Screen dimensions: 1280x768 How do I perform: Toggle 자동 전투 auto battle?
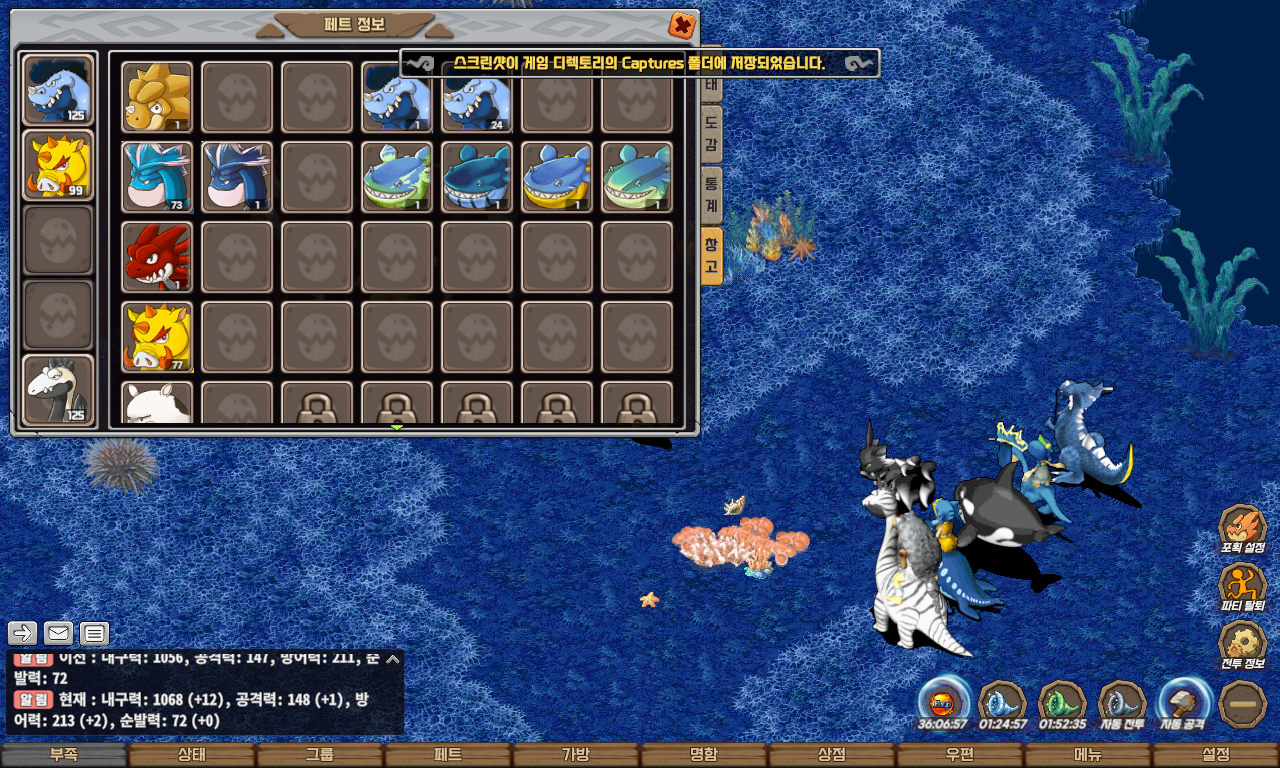click(x=1122, y=703)
